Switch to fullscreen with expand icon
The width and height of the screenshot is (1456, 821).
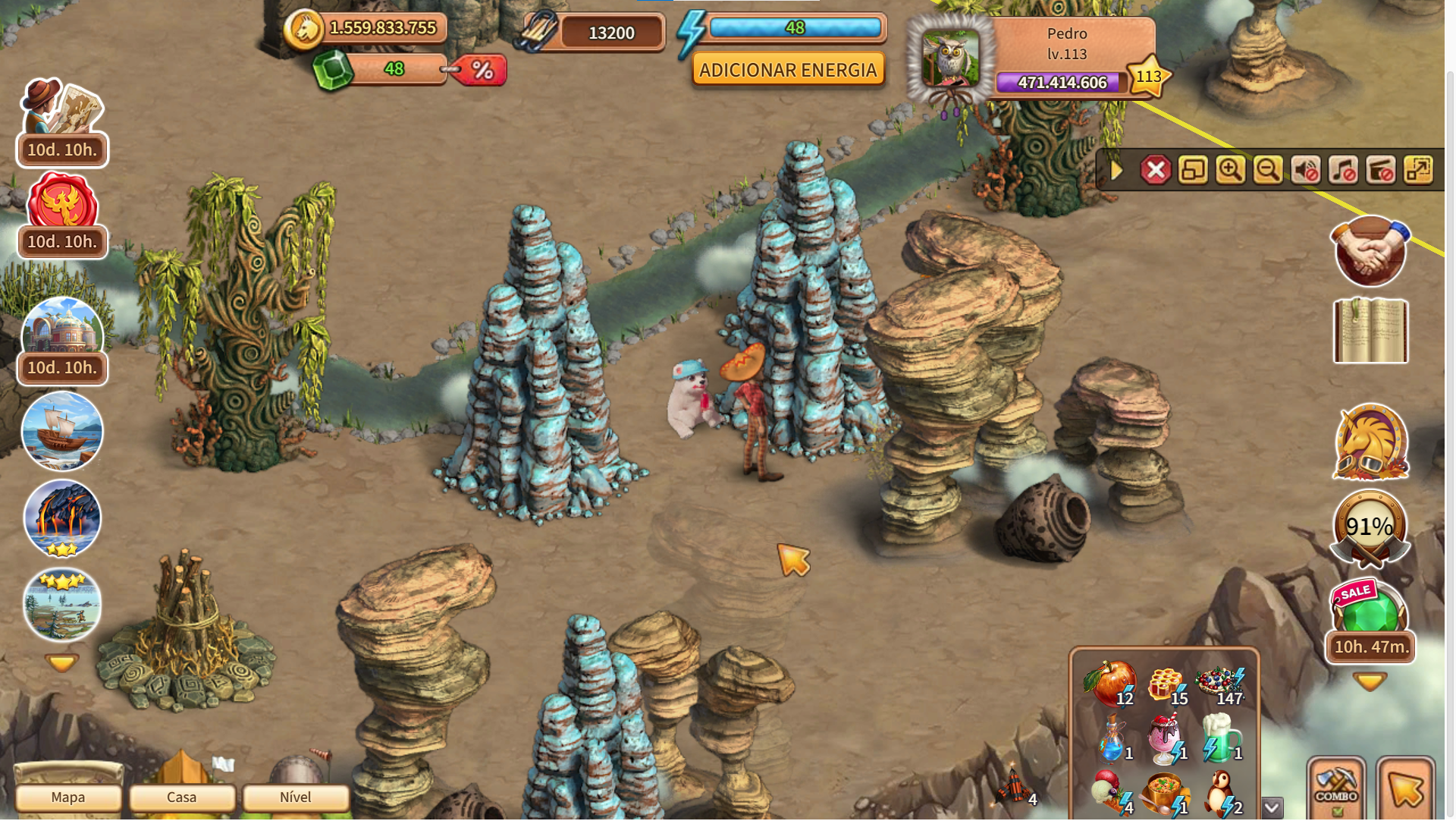[x=1418, y=170]
